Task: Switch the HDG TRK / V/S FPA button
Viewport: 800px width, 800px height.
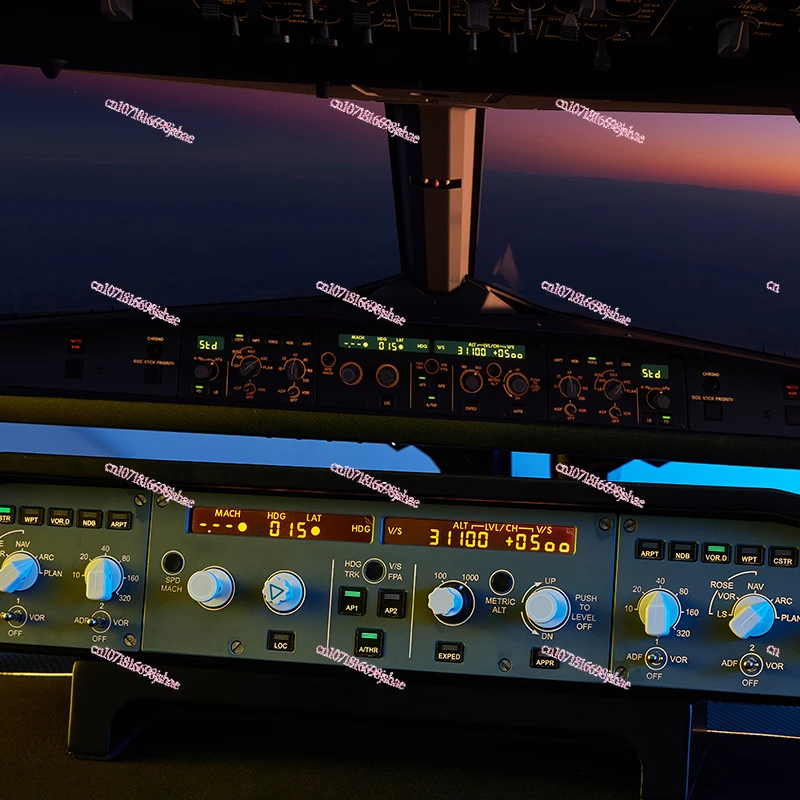Action: point(374,570)
